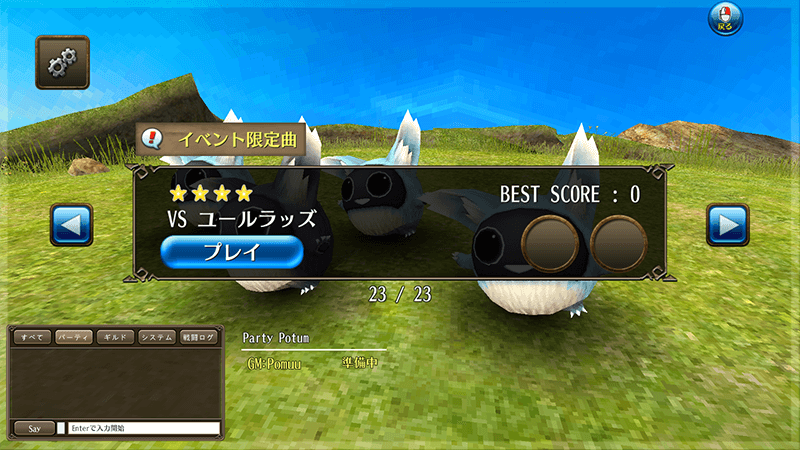
Task: Open the gear settings menu
Action: pyautogui.click(x=62, y=62)
